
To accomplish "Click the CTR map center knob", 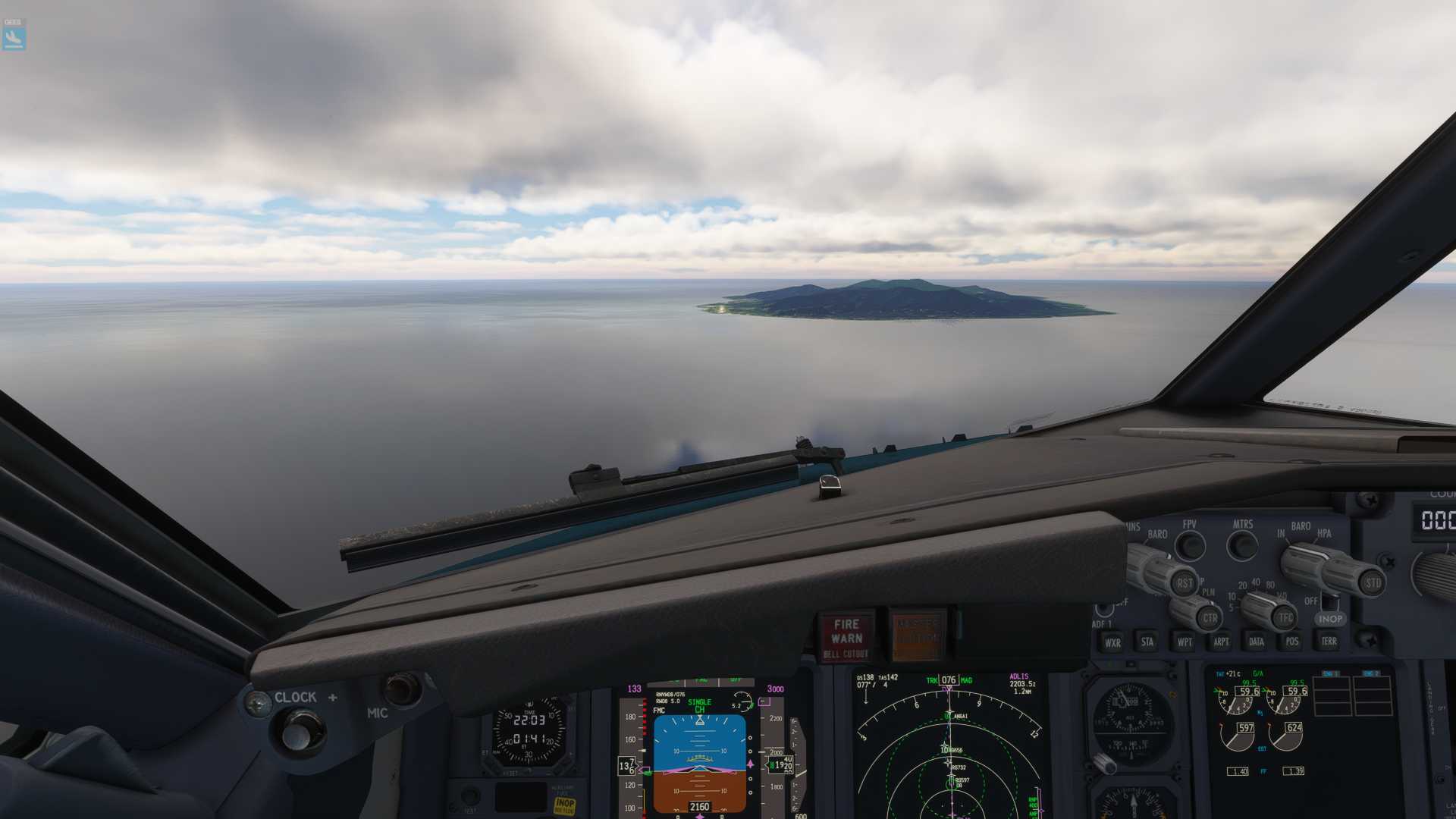I will tap(1209, 617).
